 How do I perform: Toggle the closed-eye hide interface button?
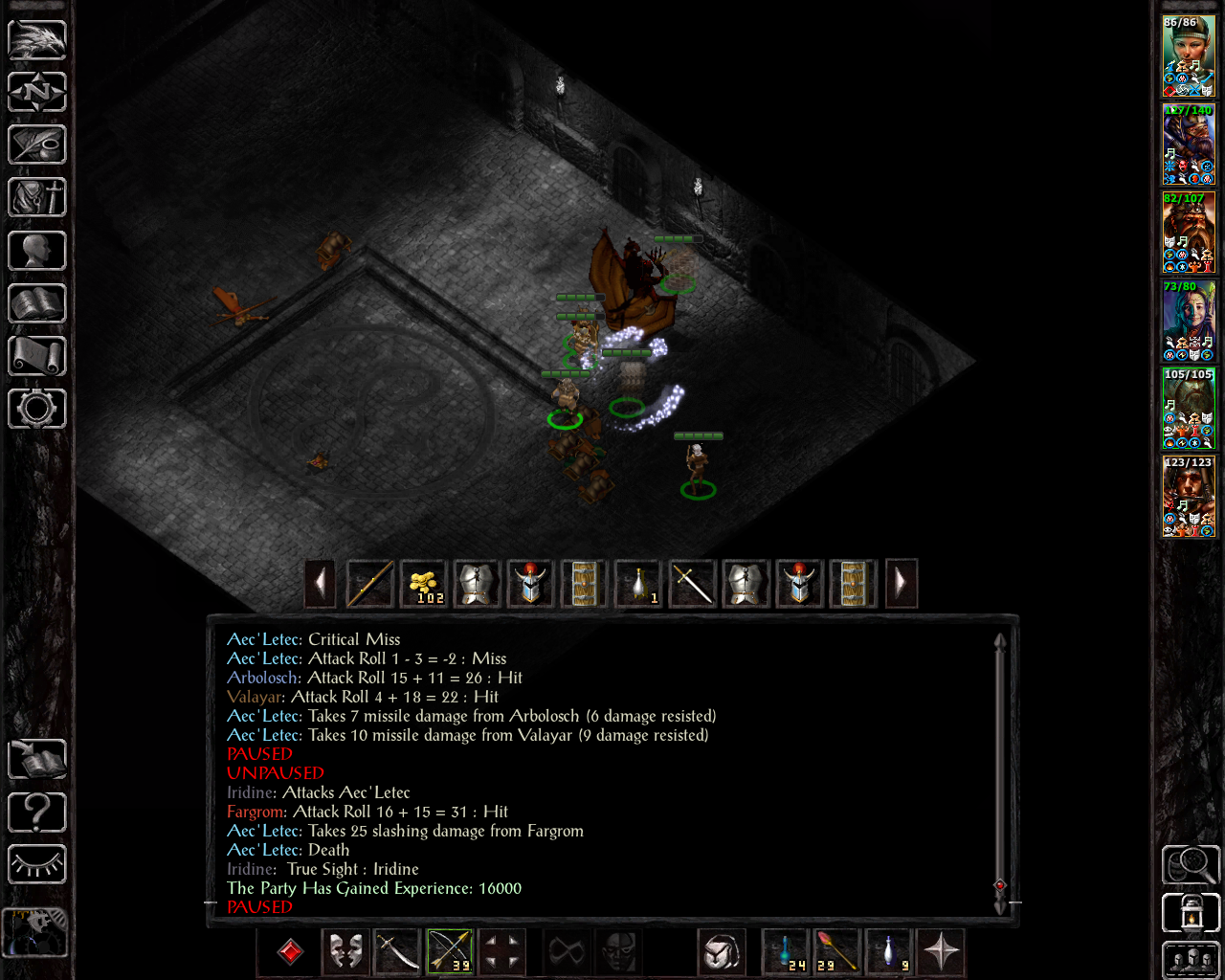[37, 866]
